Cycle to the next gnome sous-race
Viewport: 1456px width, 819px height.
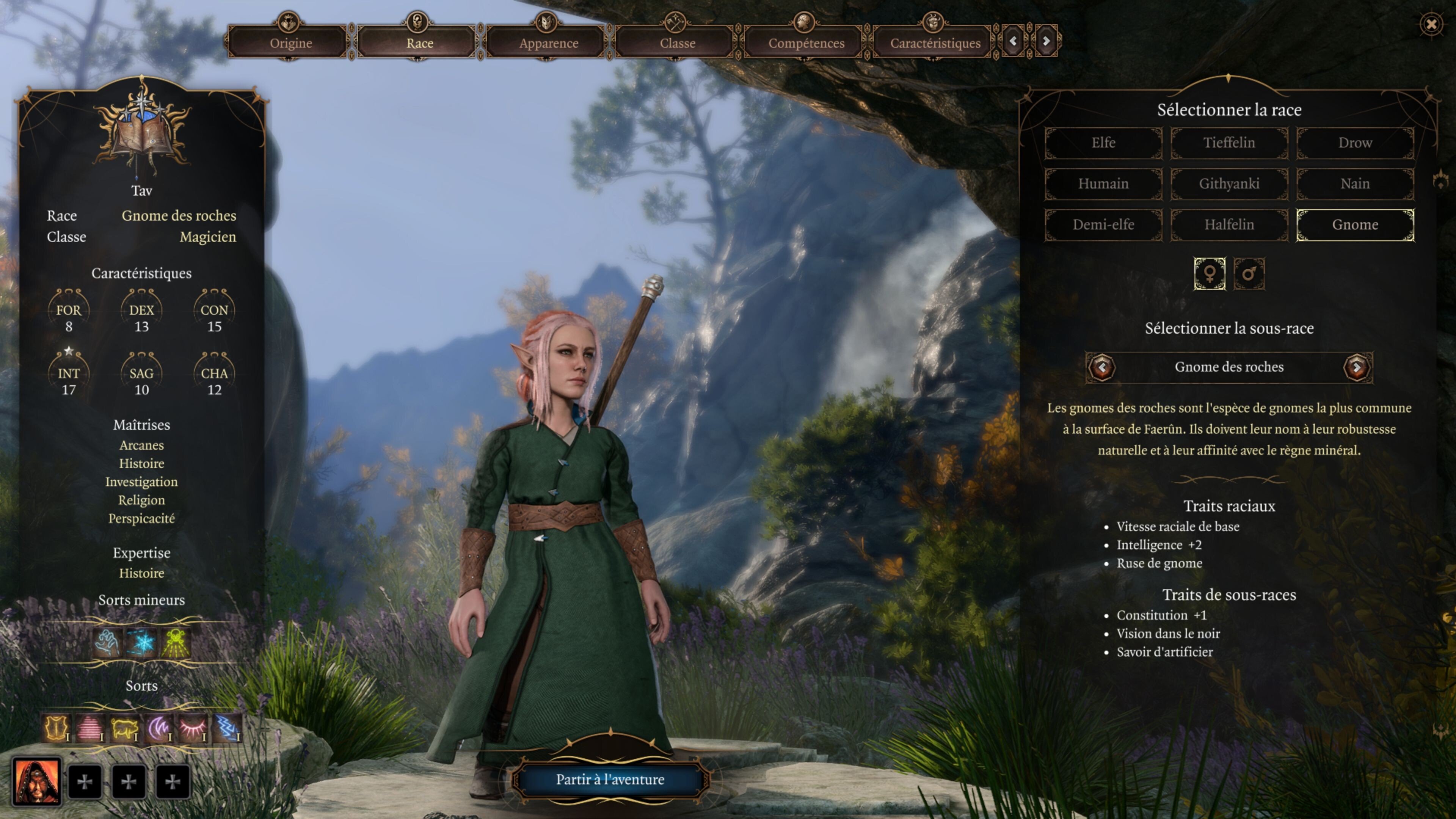coord(1357,367)
